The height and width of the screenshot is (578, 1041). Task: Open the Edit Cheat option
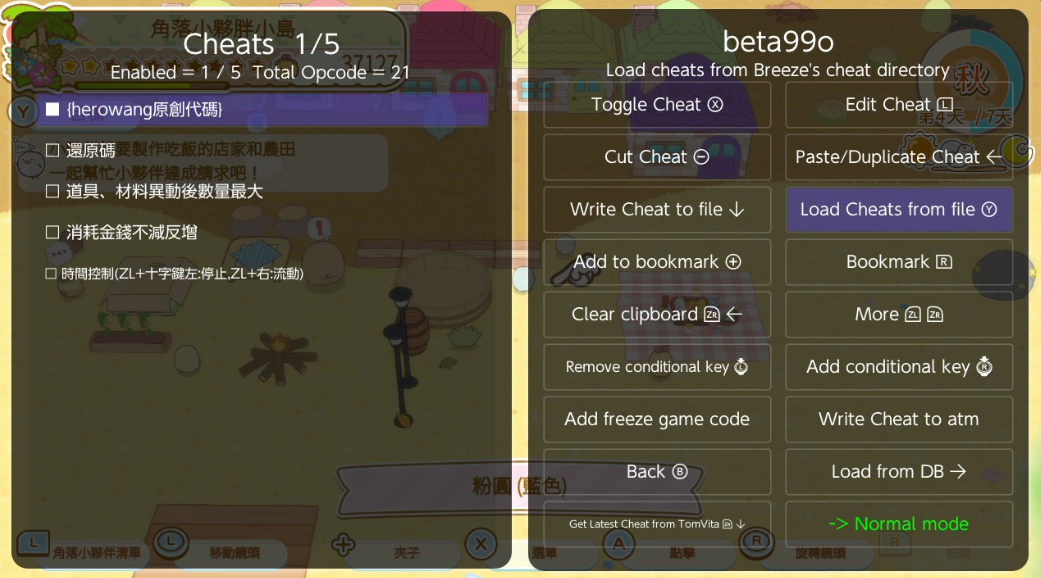(898, 105)
